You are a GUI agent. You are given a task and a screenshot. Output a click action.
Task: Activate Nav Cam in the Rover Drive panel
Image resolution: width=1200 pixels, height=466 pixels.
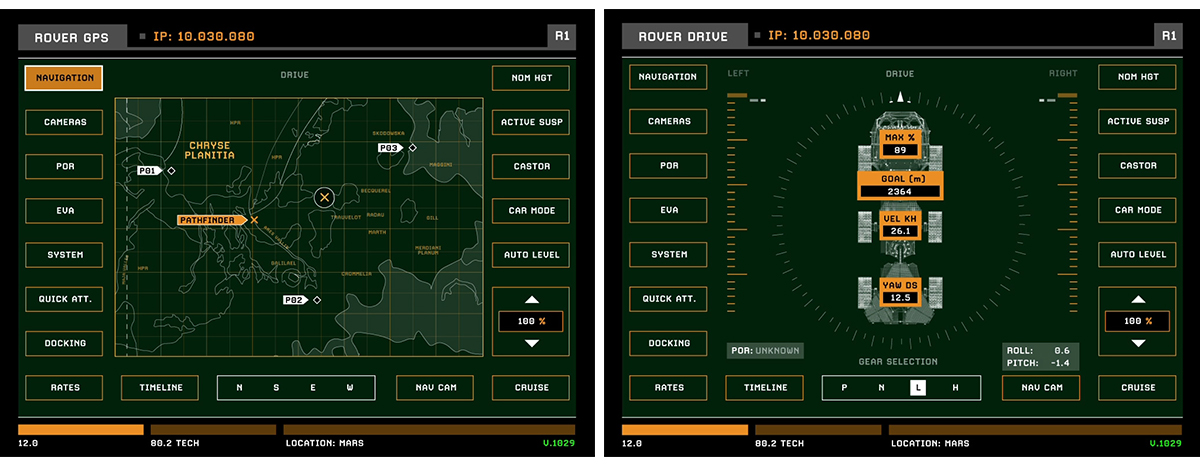coord(1041,388)
